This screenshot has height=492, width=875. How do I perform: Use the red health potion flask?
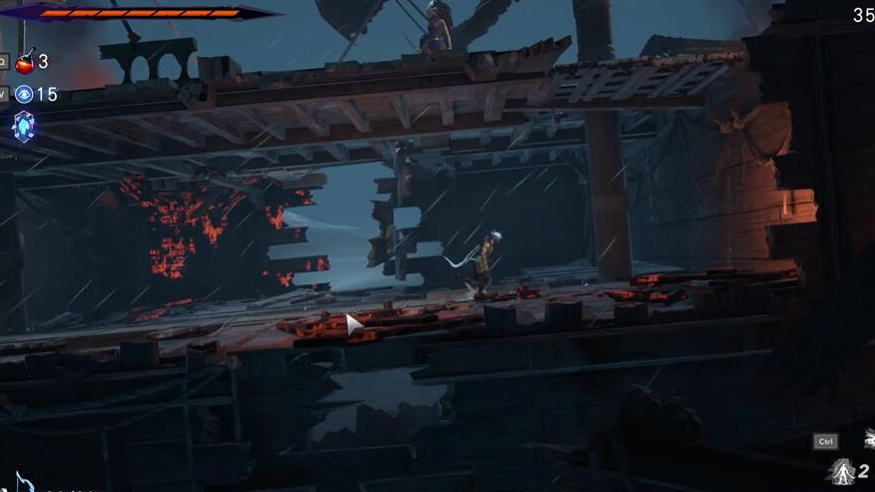click(25, 62)
